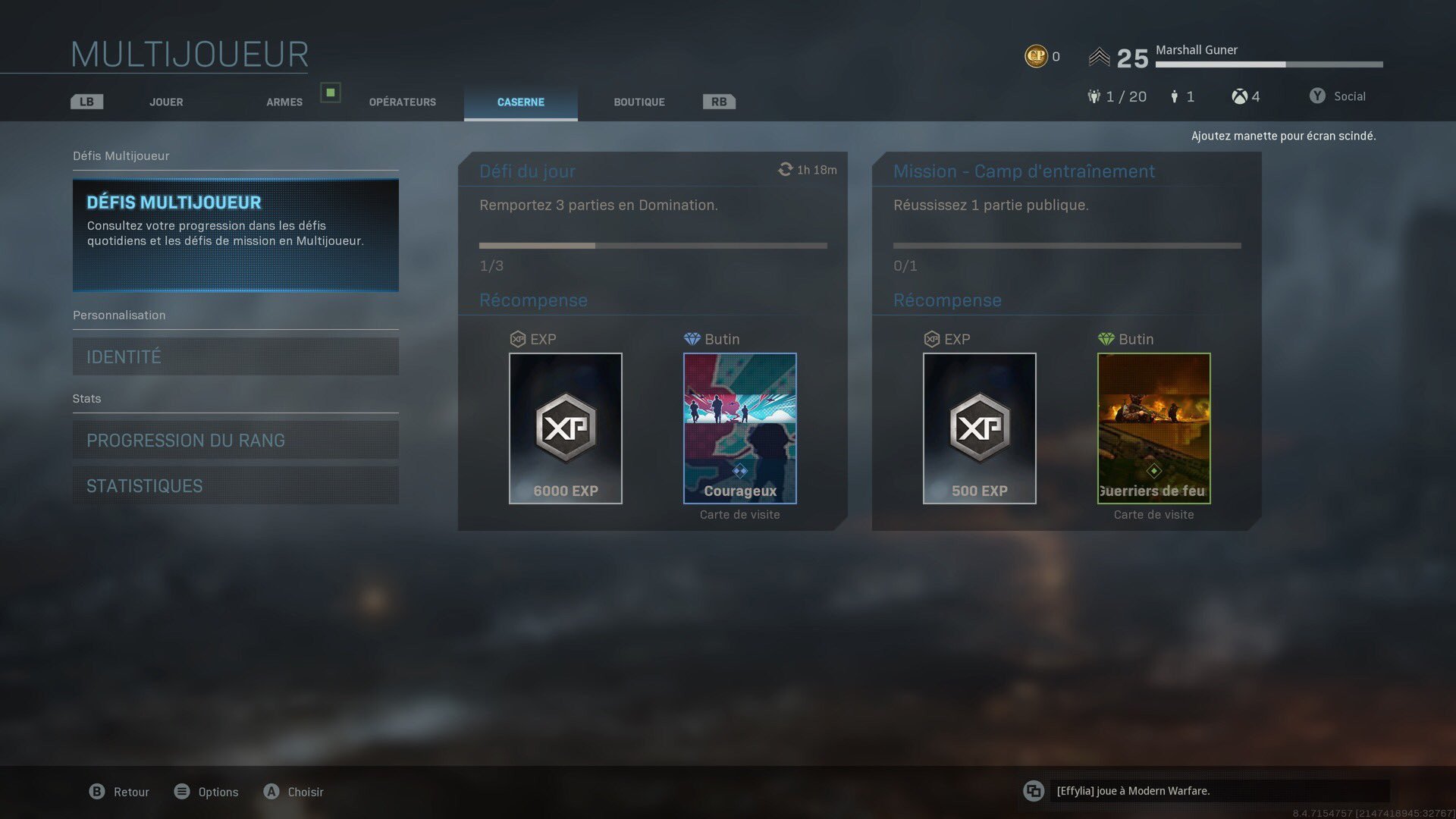Click the XP hexagon icon for 6000 EXP reward
The width and height of the screenshot is (1456, 819).
(565, 427)
